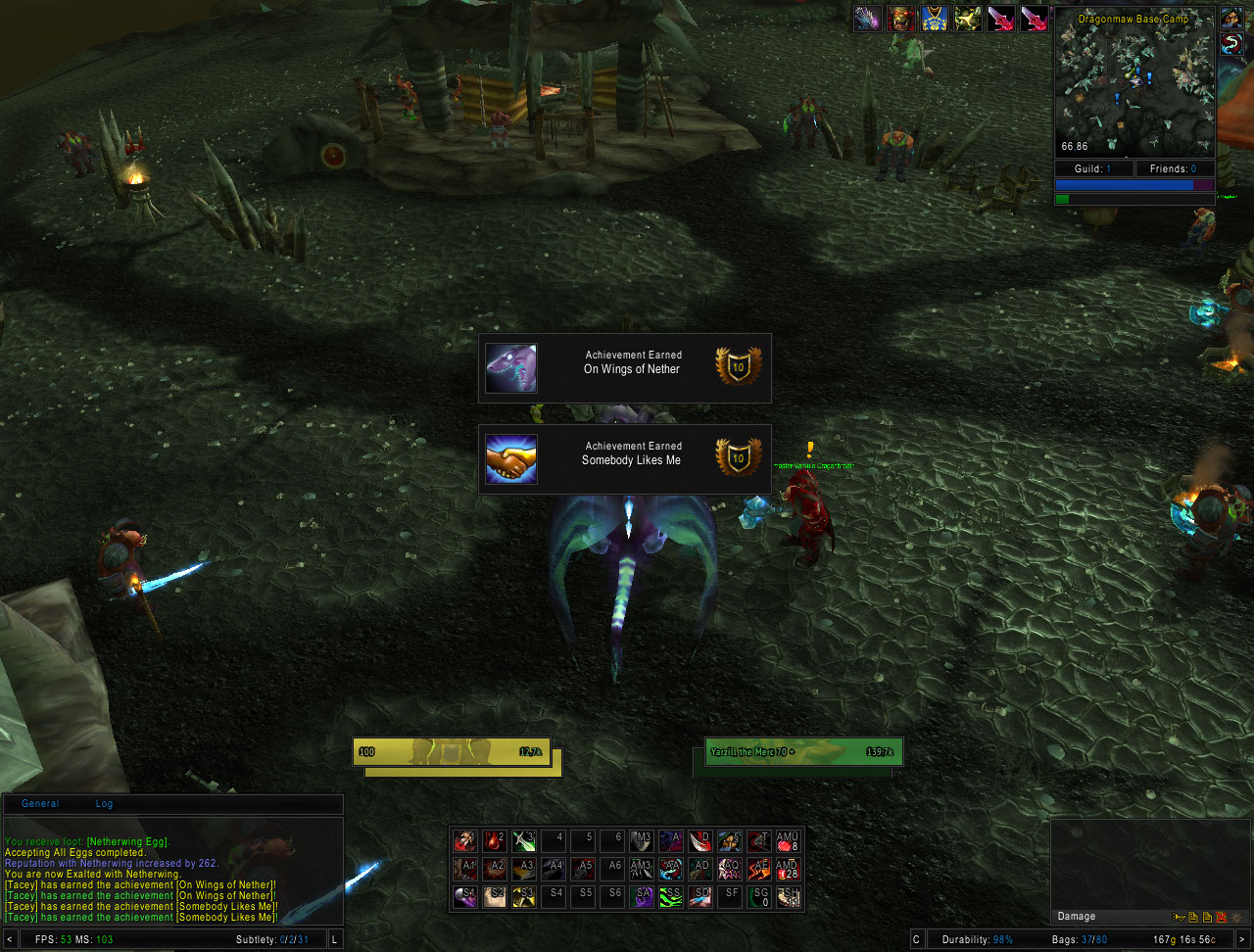Click the L button beside Subtlety
Image resolution: width=1254 pixels, height=952 pixels.
pyautogui.click(x=335, y=940)
